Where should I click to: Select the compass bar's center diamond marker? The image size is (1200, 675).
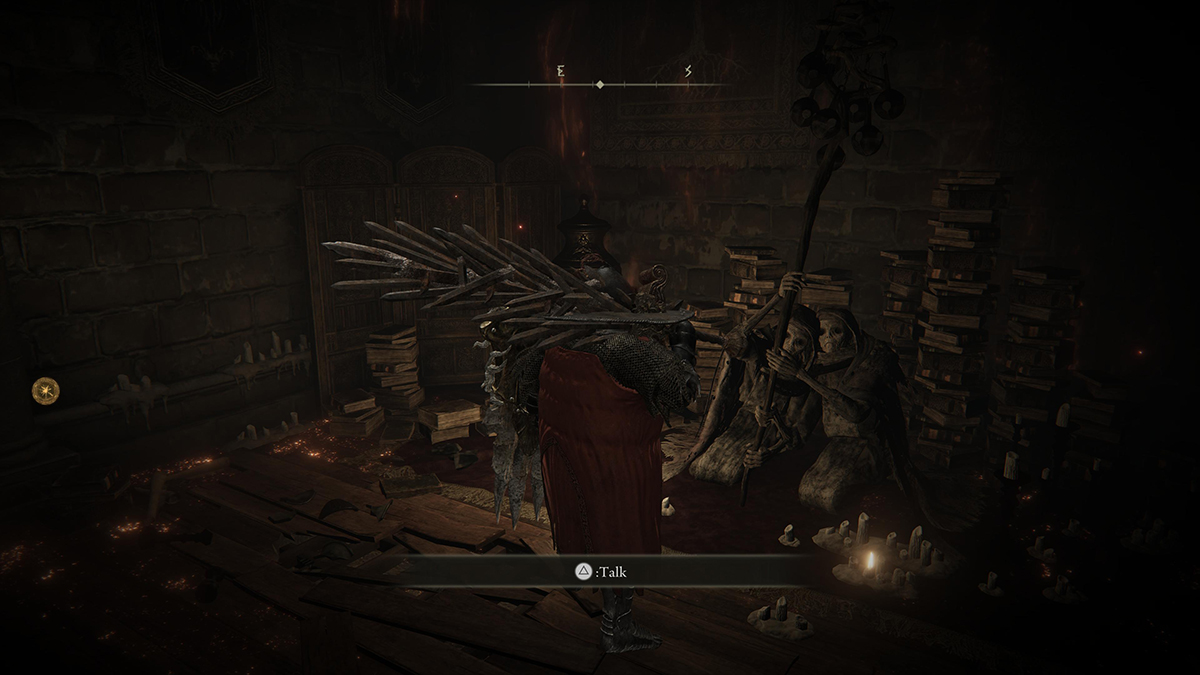click(x=599, y=85)
